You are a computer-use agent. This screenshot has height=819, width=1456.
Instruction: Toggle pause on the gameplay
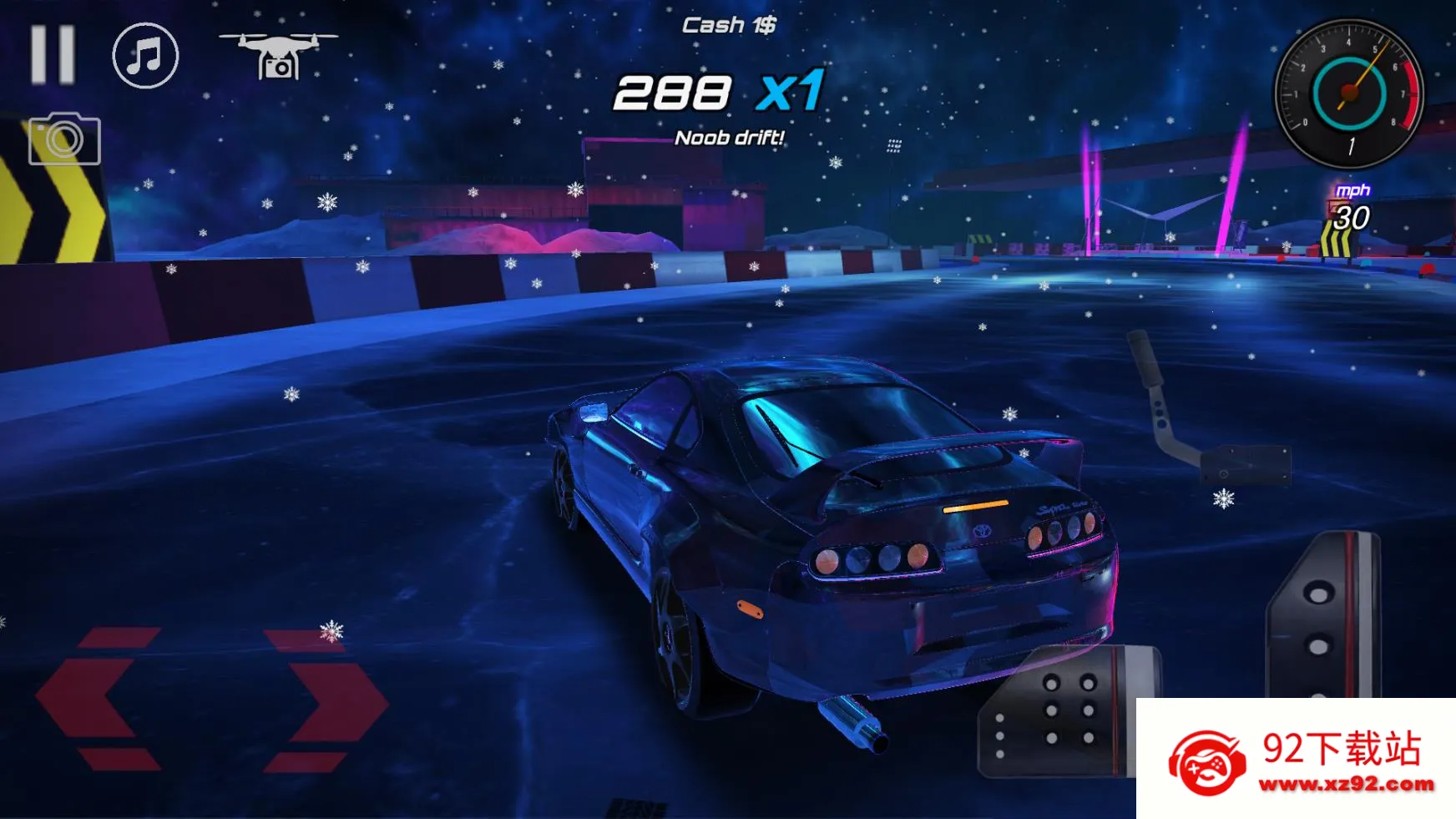(x=52, y=55)
